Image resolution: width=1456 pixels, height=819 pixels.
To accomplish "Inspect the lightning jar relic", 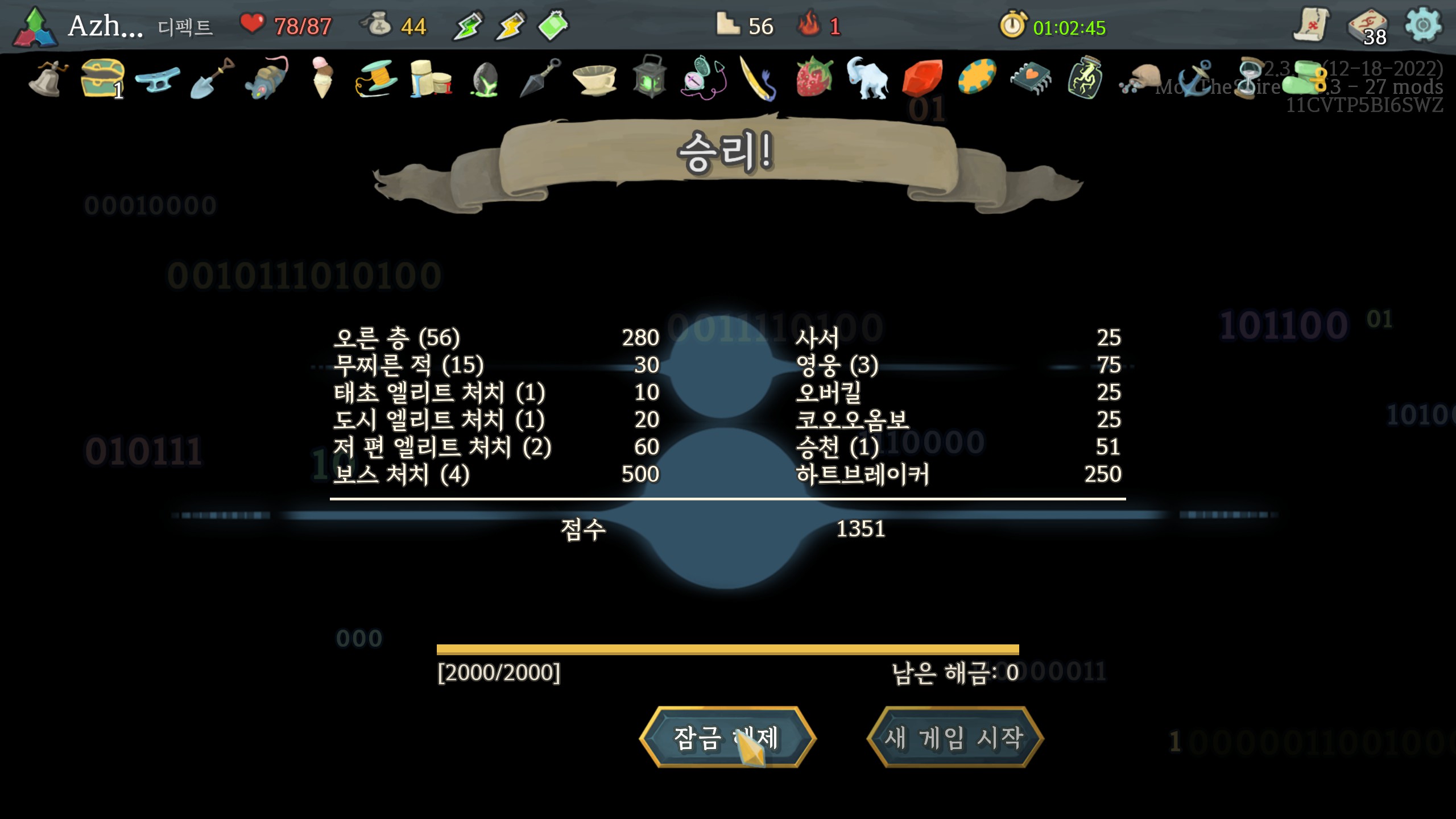I will [1085, 77].
